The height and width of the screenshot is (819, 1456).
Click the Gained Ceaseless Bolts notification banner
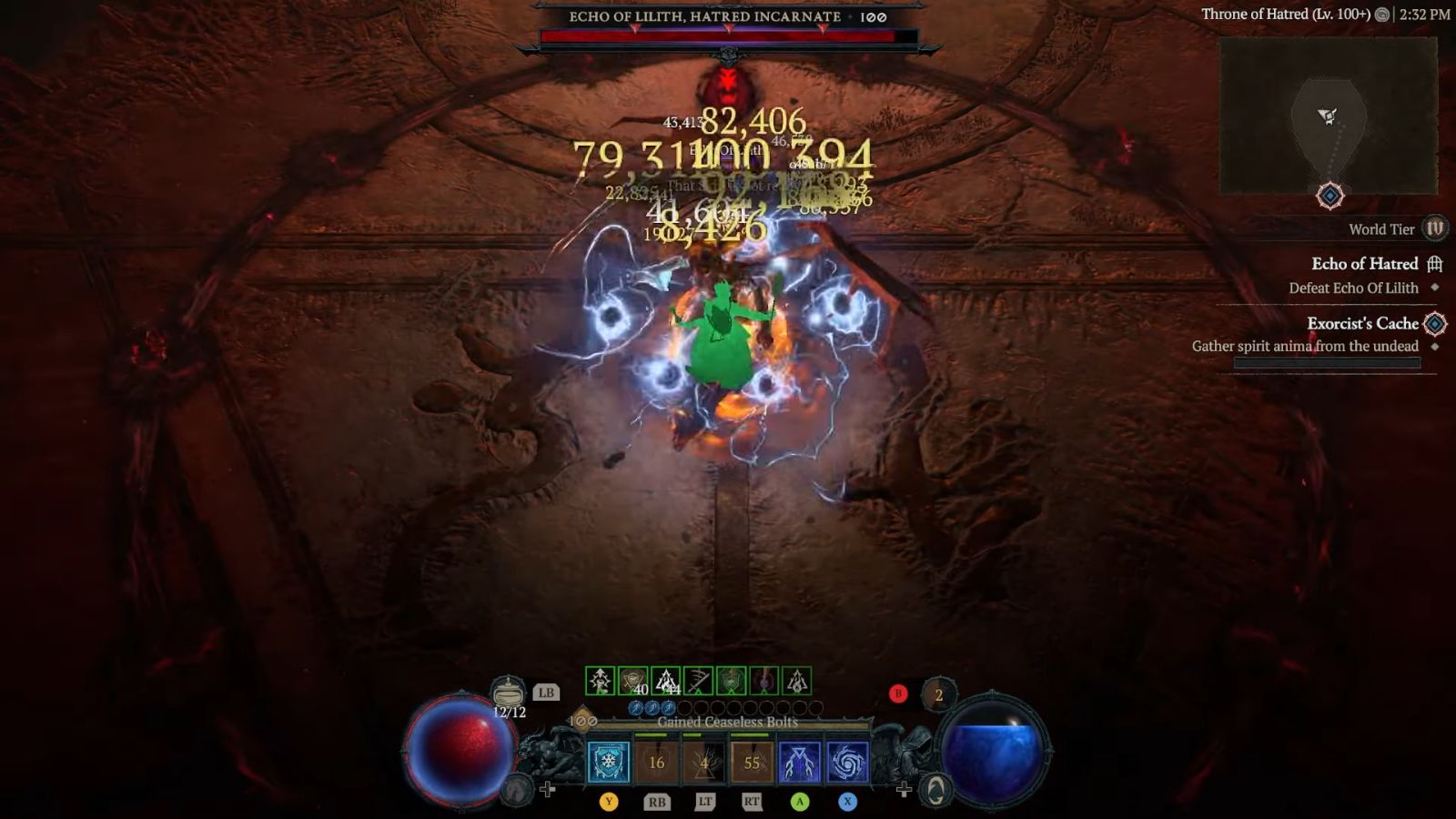[728, 722]
